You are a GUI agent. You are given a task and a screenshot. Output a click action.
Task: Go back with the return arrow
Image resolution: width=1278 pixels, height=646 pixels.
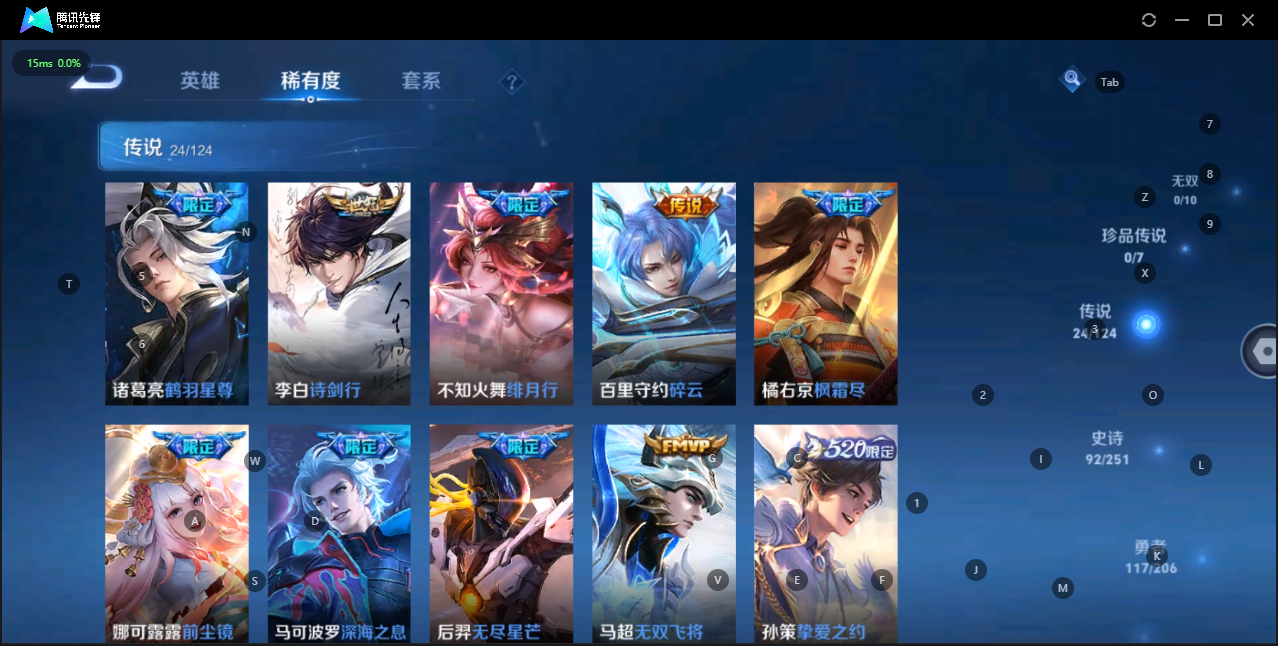pos(96,78)
